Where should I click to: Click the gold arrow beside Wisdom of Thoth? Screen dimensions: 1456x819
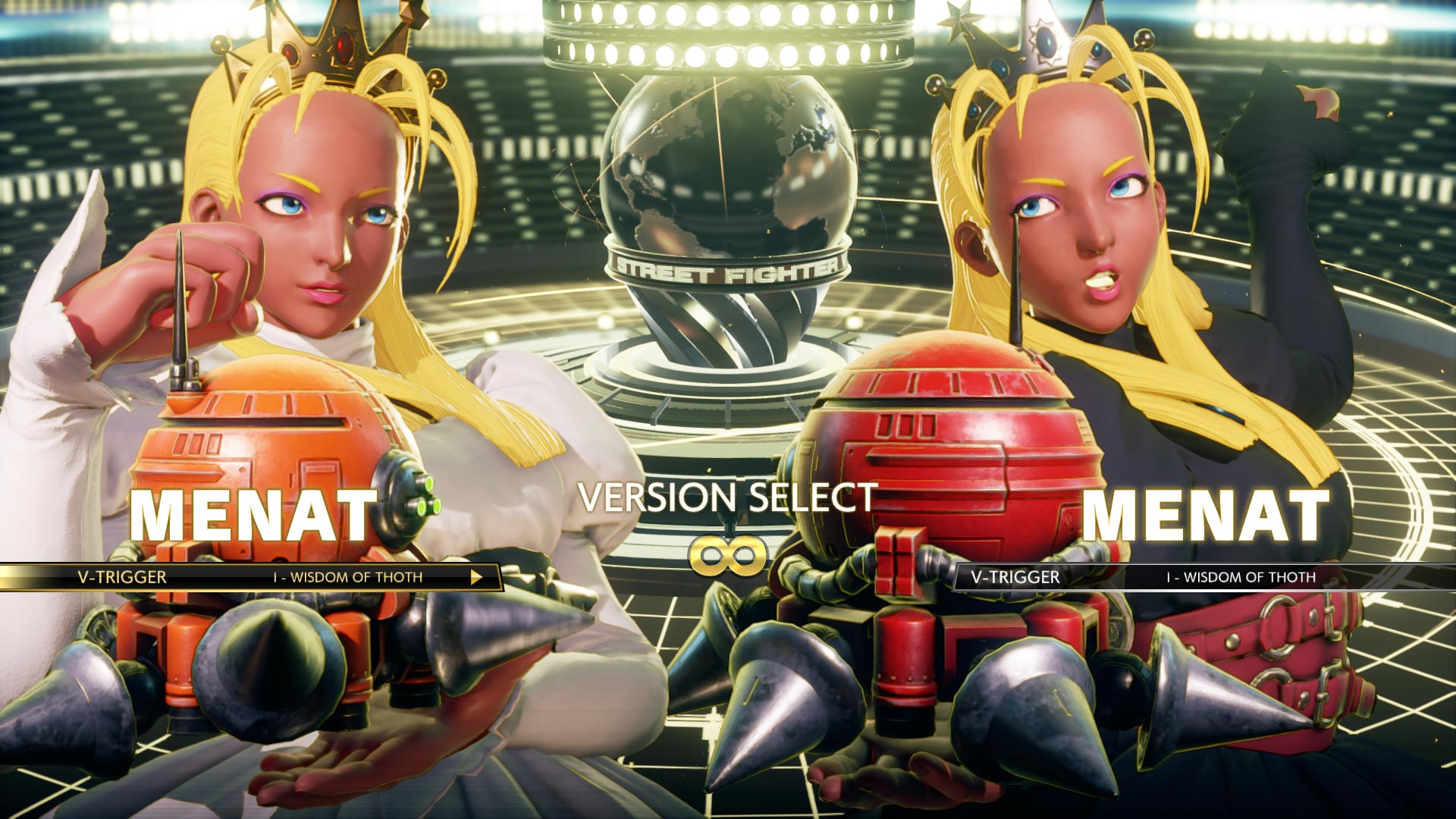tap(476, 577)
